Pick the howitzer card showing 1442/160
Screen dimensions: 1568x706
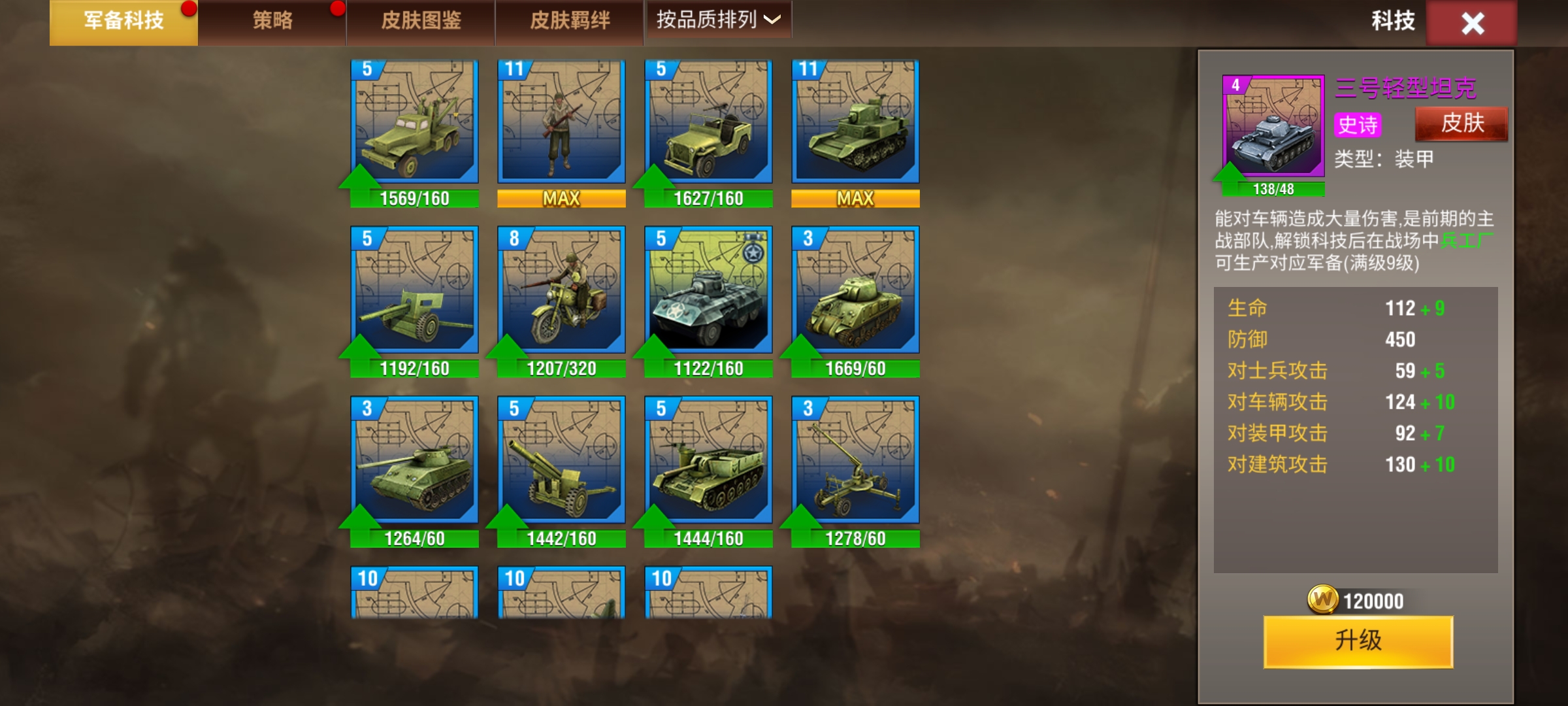click(561, 461)
